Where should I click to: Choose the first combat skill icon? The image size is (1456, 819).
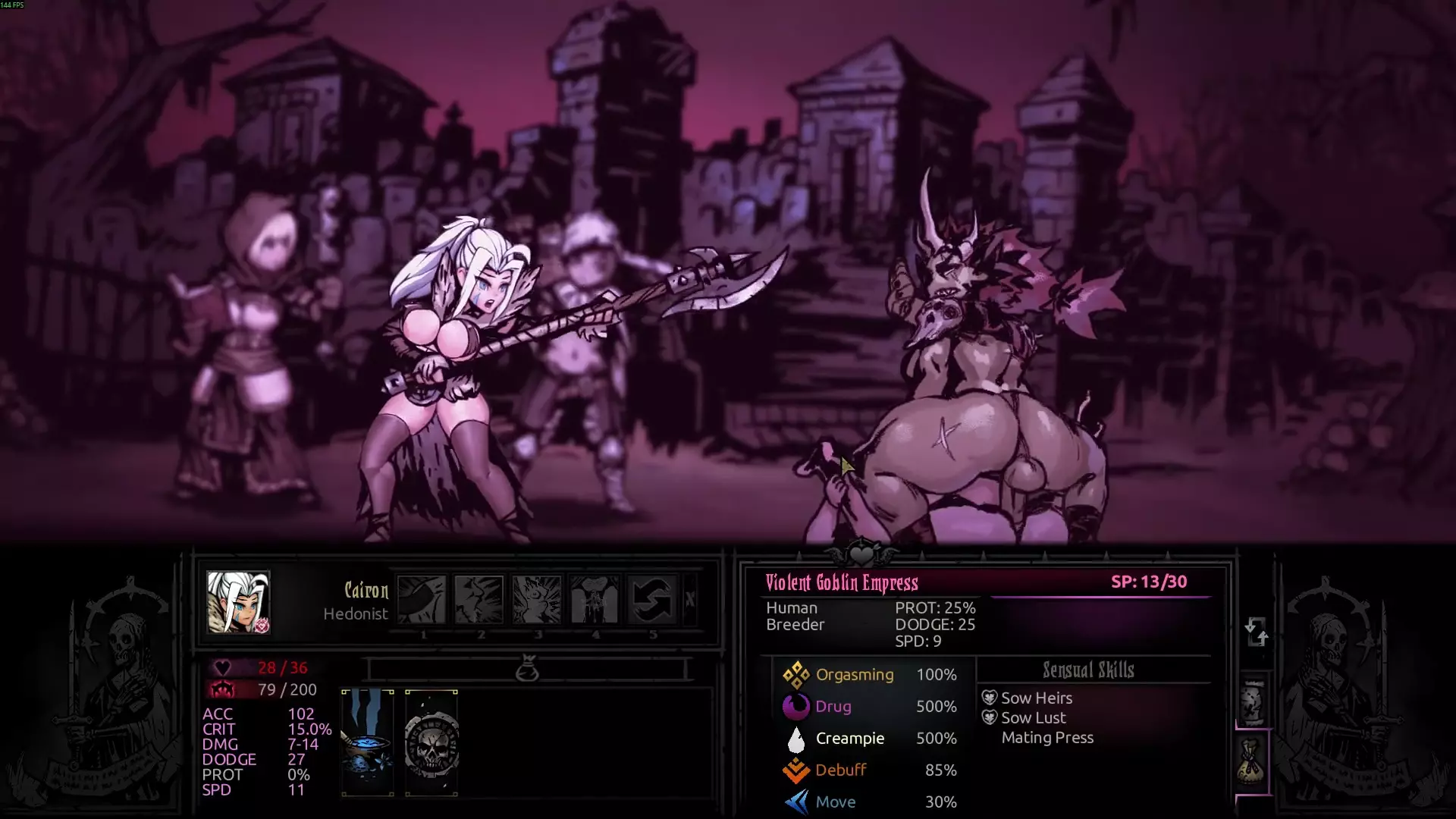coord(422,600)
